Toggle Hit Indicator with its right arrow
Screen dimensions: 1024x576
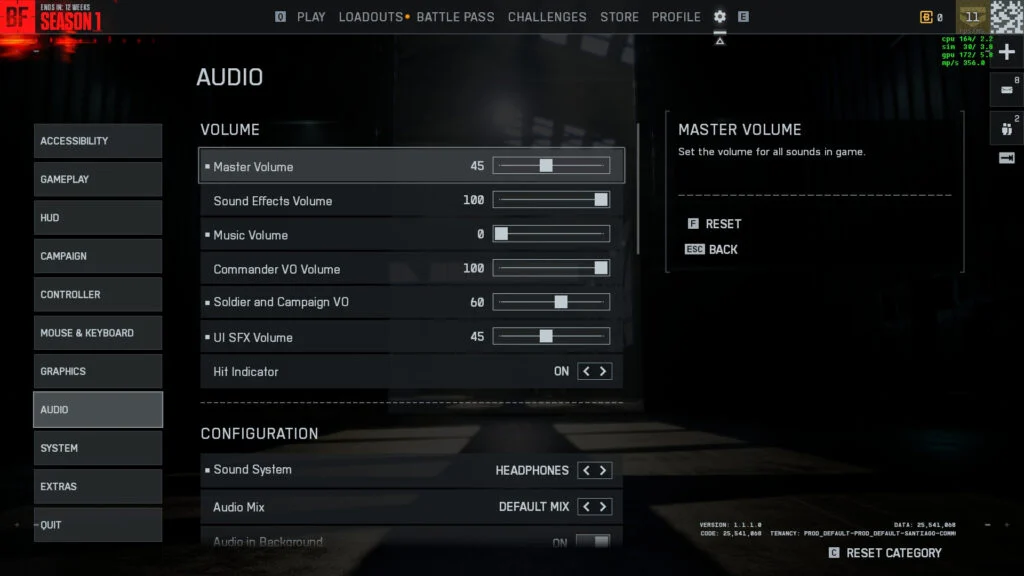tap(603, 371)
